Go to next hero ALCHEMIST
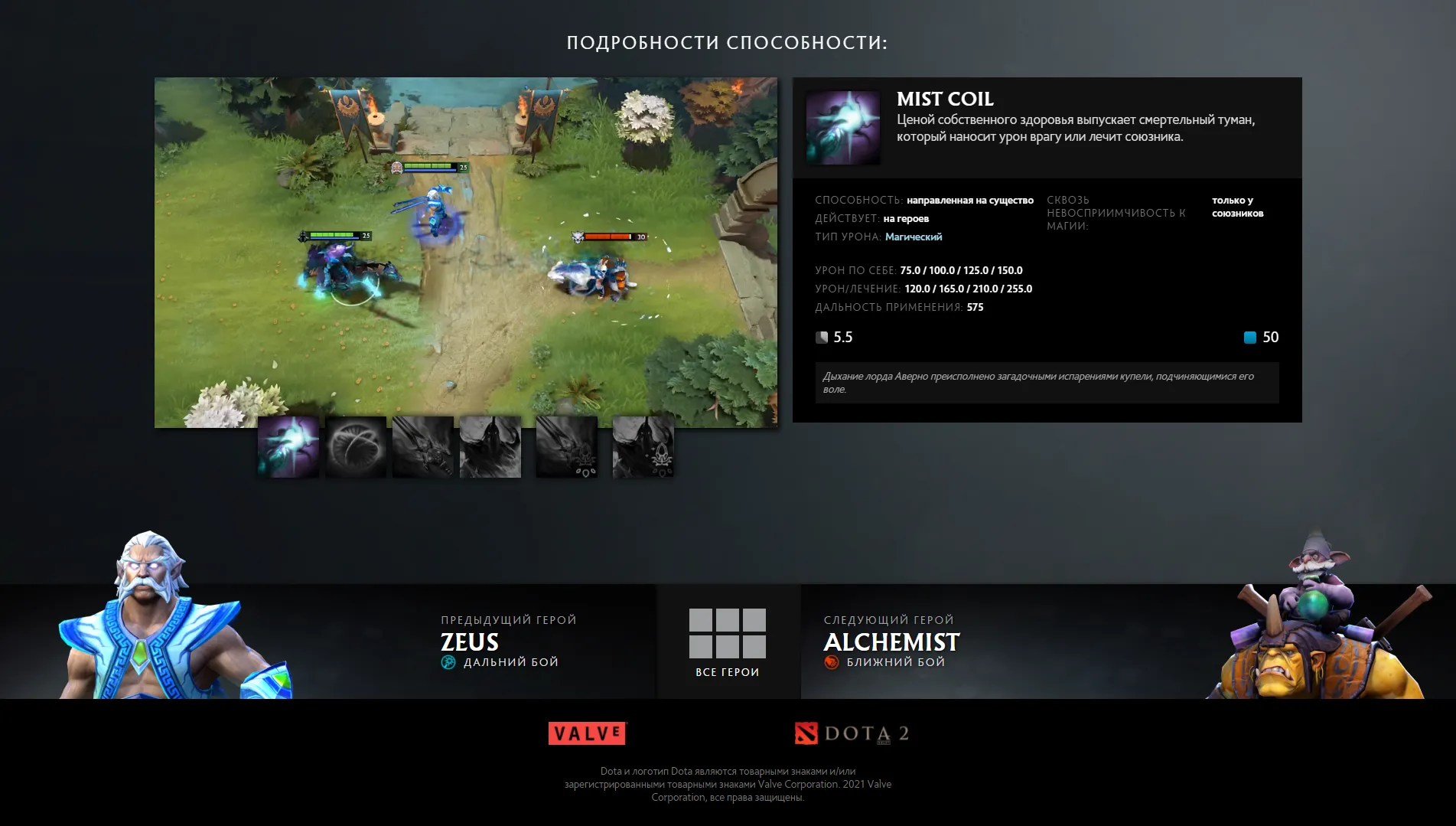Image resolution: width=1456 pixels, height=826 pixels. pos(891,643)
